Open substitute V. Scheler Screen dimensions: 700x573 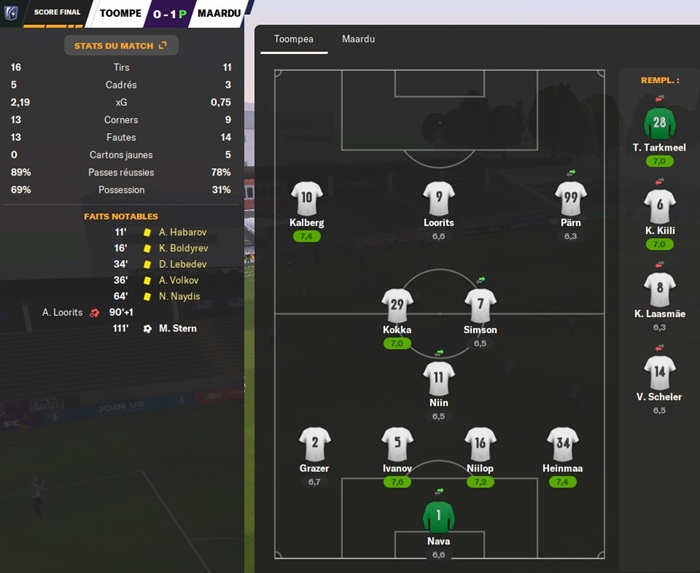[x=659, y=372]
